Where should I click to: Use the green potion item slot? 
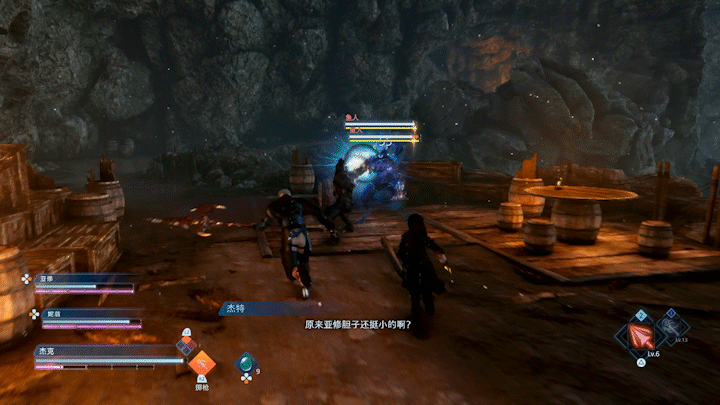(x=246, y=364)
